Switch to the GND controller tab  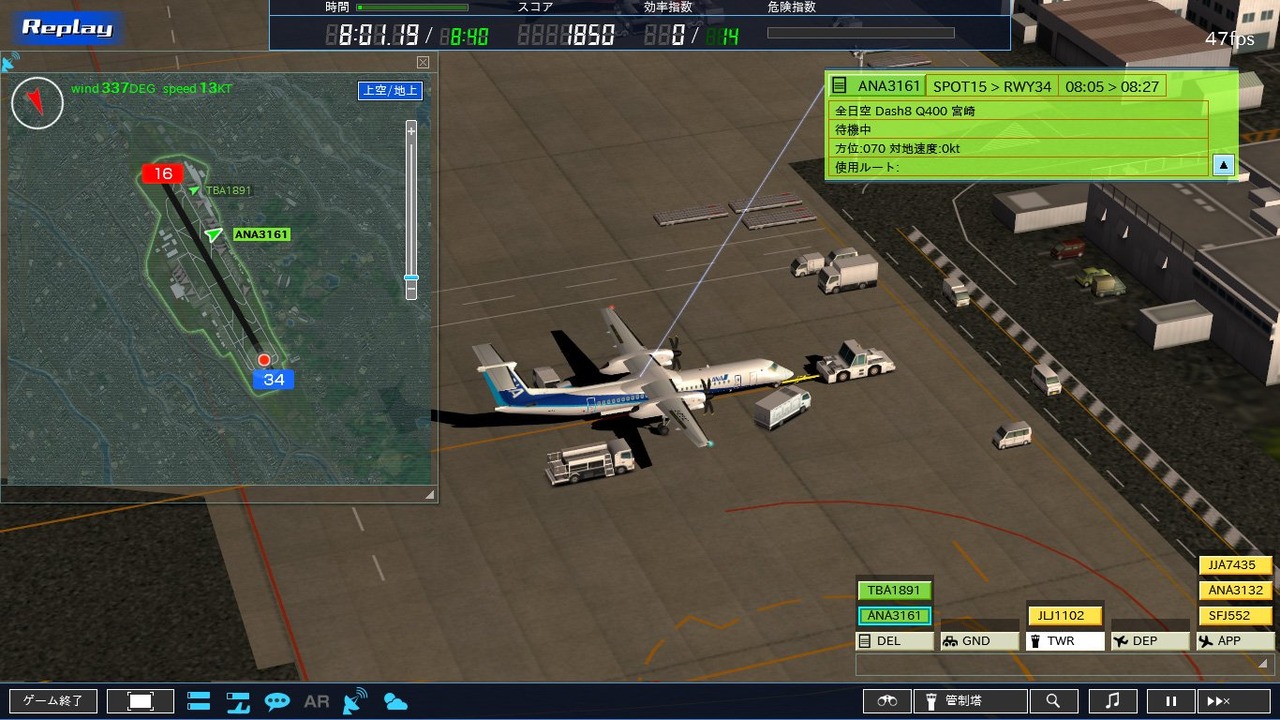[x=979, y=641]
